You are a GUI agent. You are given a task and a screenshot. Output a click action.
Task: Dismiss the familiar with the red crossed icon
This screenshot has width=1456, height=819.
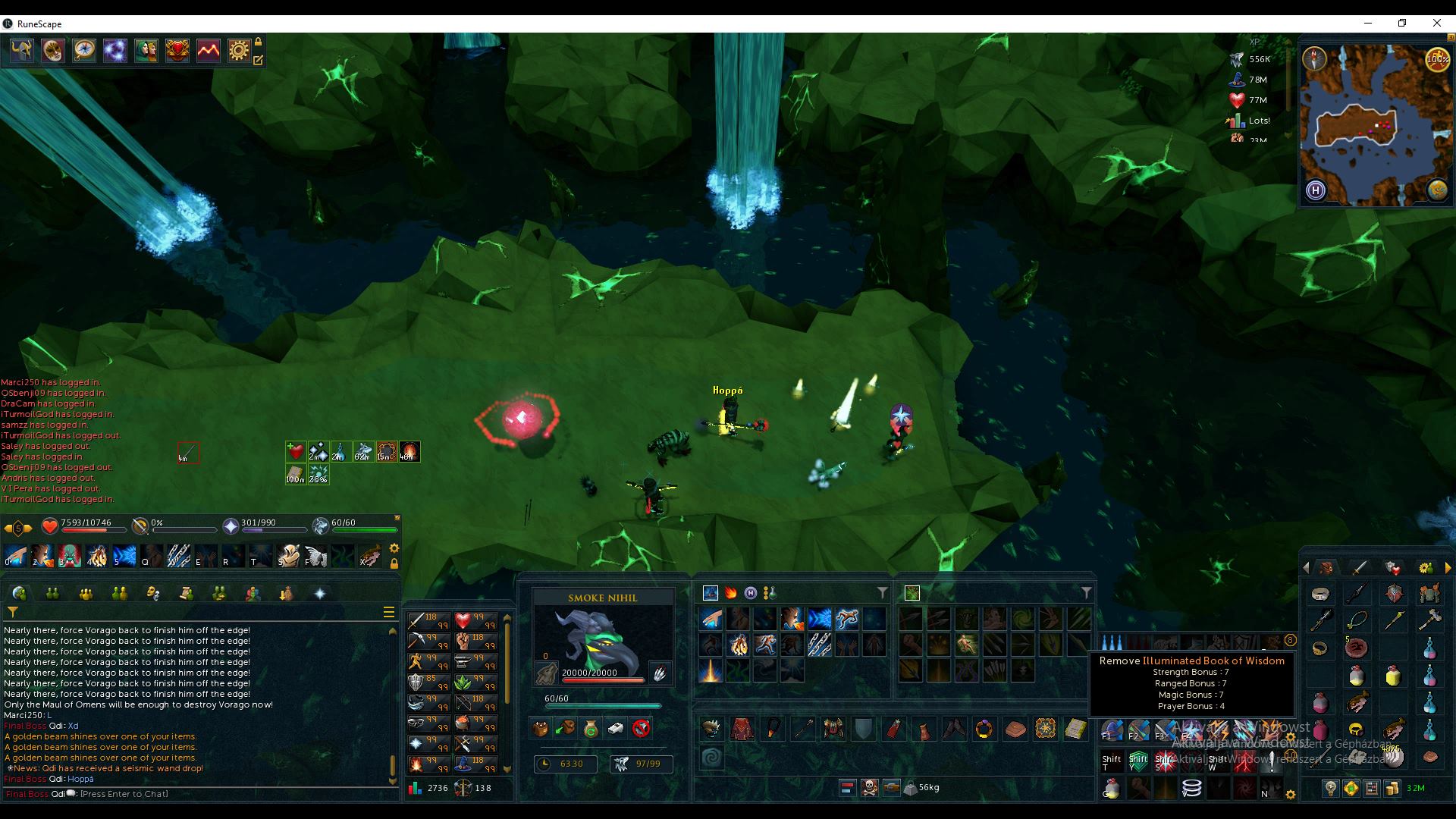point(642,729)
